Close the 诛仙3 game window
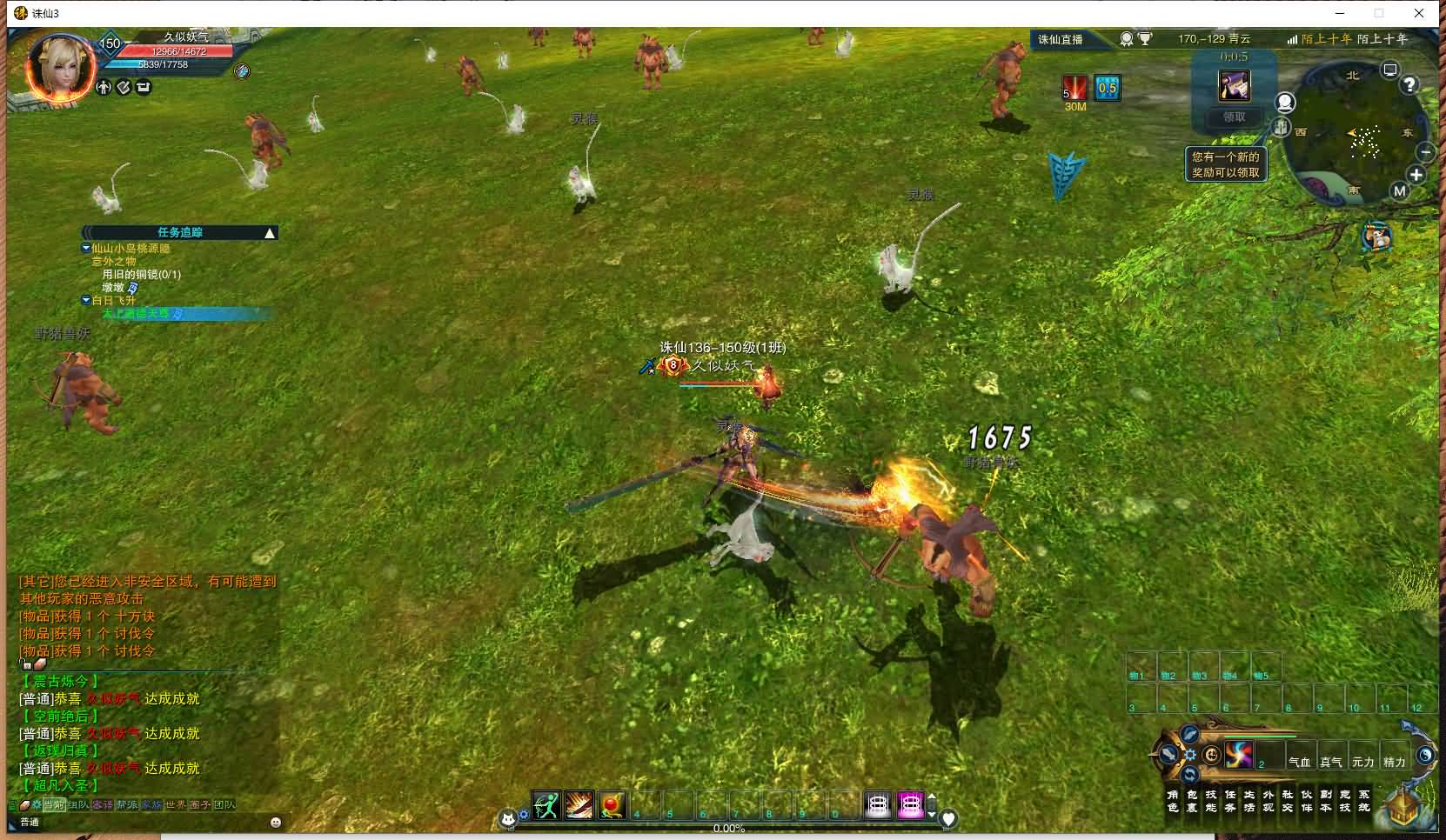 coord(1420,13)
